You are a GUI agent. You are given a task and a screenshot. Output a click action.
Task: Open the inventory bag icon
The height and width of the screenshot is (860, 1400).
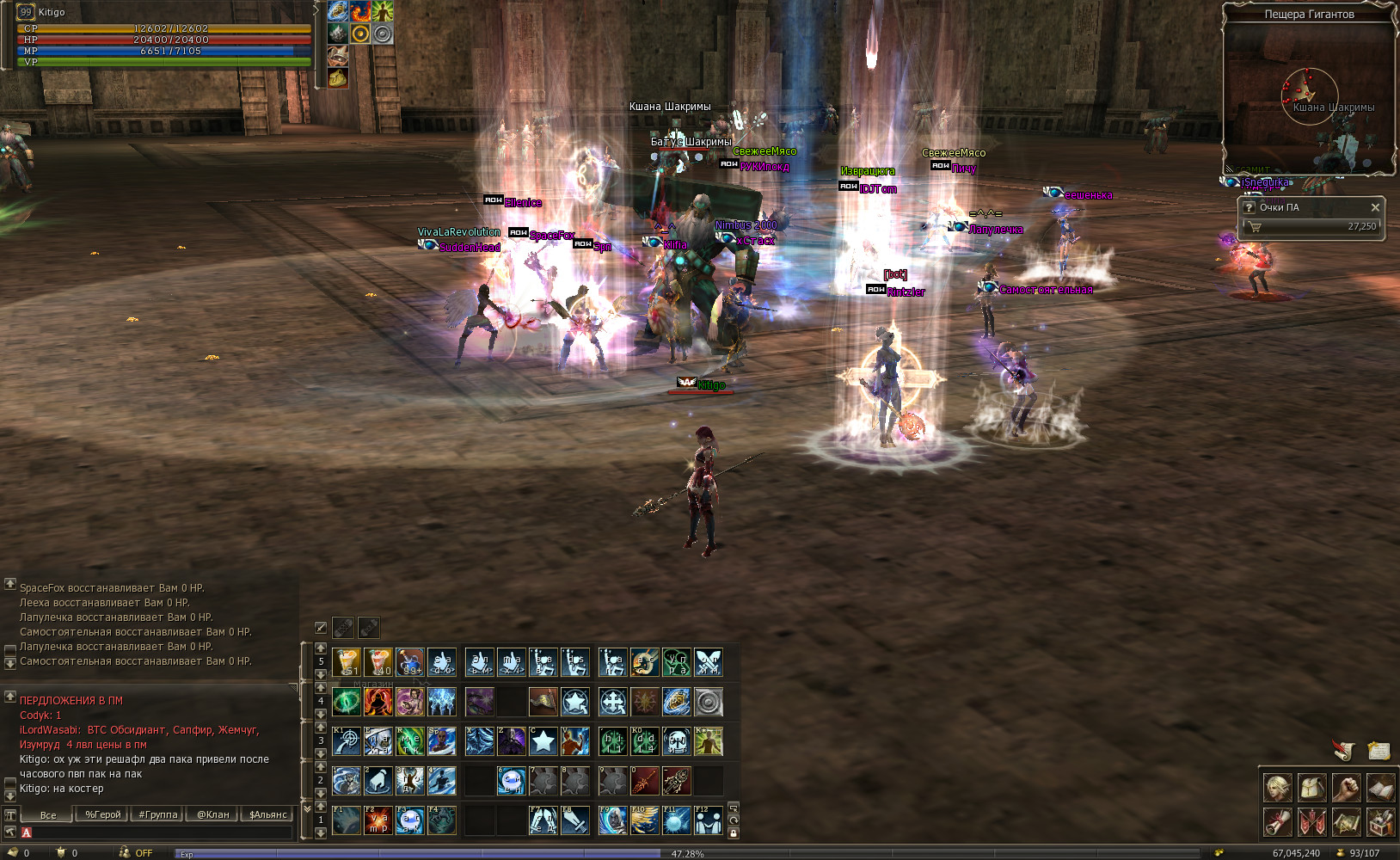(1311, 787)
